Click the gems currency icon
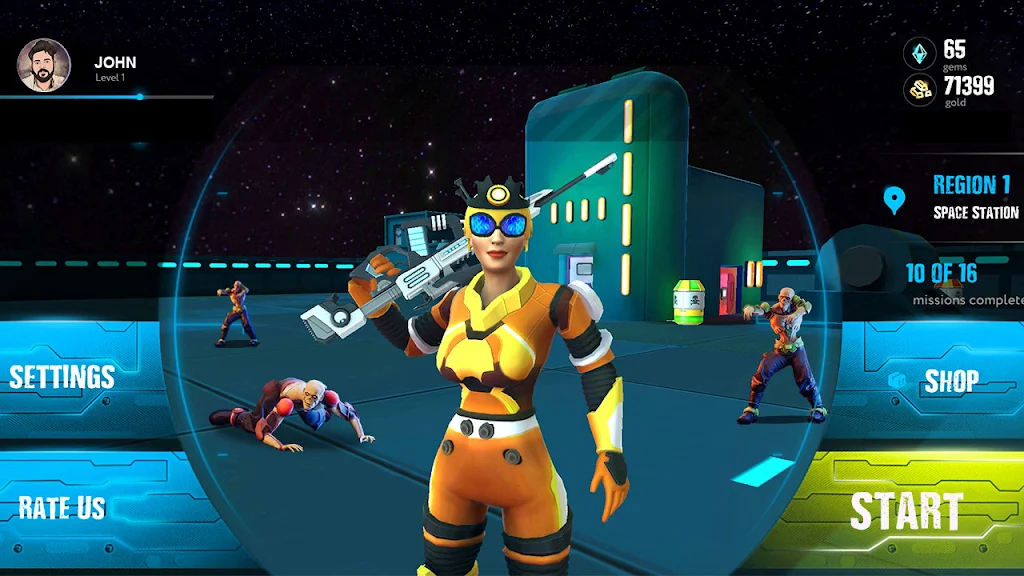This screenshot has height=576, width=1024. (920, 53)
